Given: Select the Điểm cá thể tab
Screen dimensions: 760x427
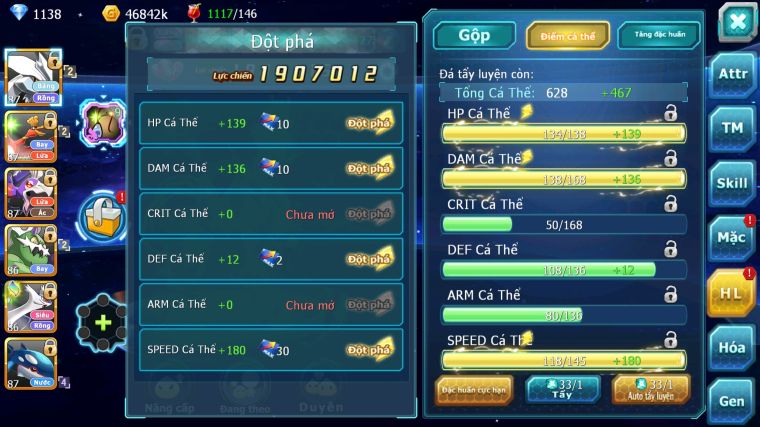Looking at the screenshot, I should pyautogui.click(x=567, y=35).
